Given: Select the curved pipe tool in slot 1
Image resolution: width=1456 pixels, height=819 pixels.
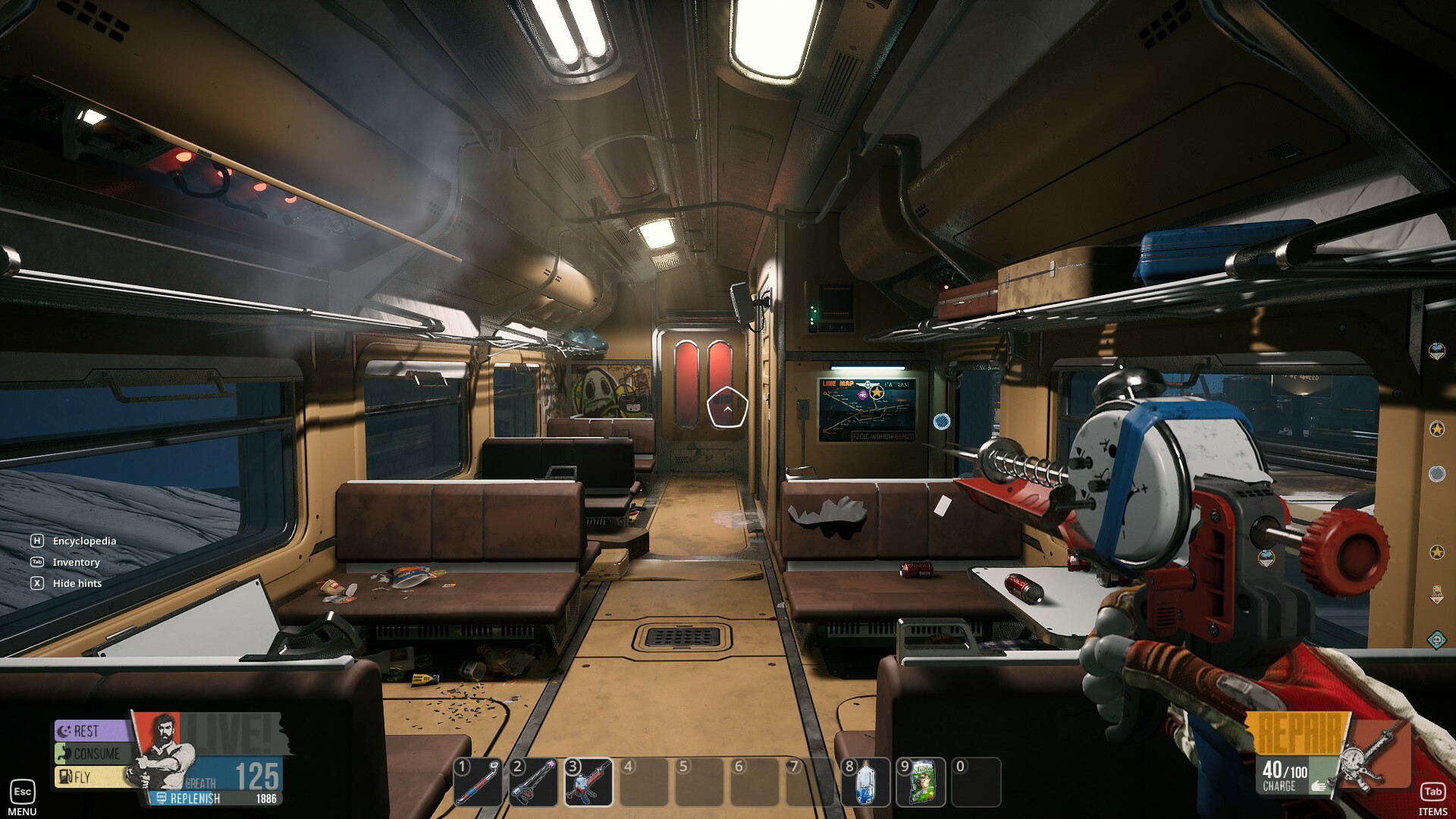Looking at the screenshot, I should pos(478,783).
